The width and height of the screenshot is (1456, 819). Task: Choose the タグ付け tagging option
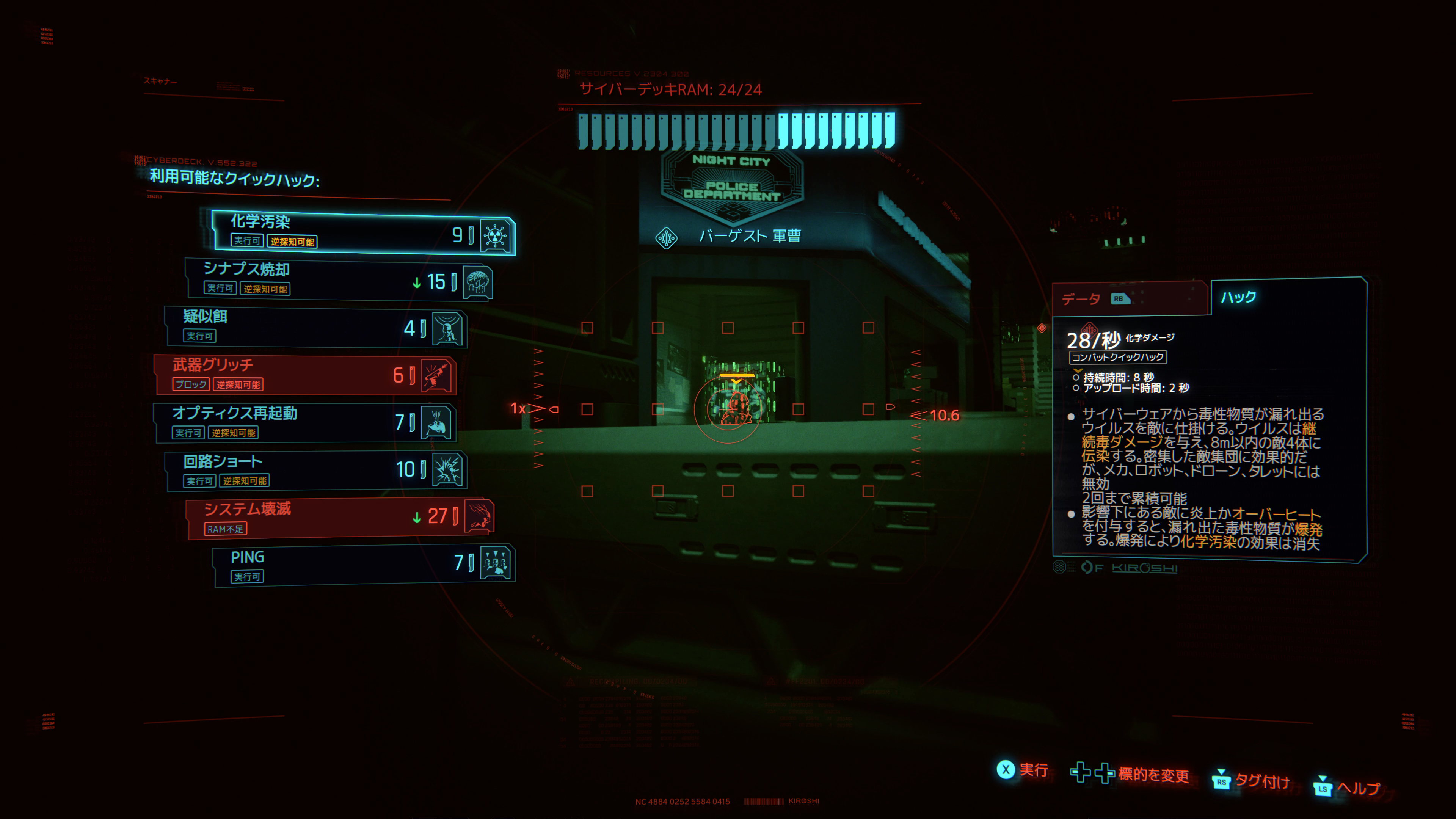(x=1251, y=781)
